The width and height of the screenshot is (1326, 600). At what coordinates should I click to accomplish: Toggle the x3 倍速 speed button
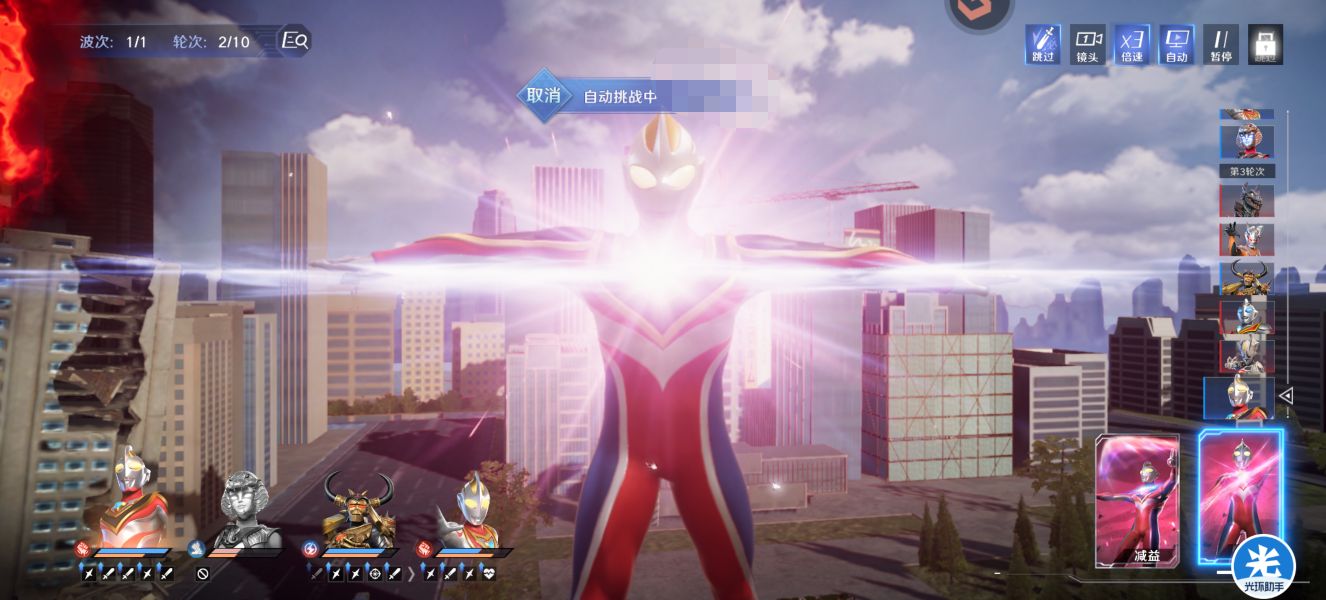point(1132,44)
